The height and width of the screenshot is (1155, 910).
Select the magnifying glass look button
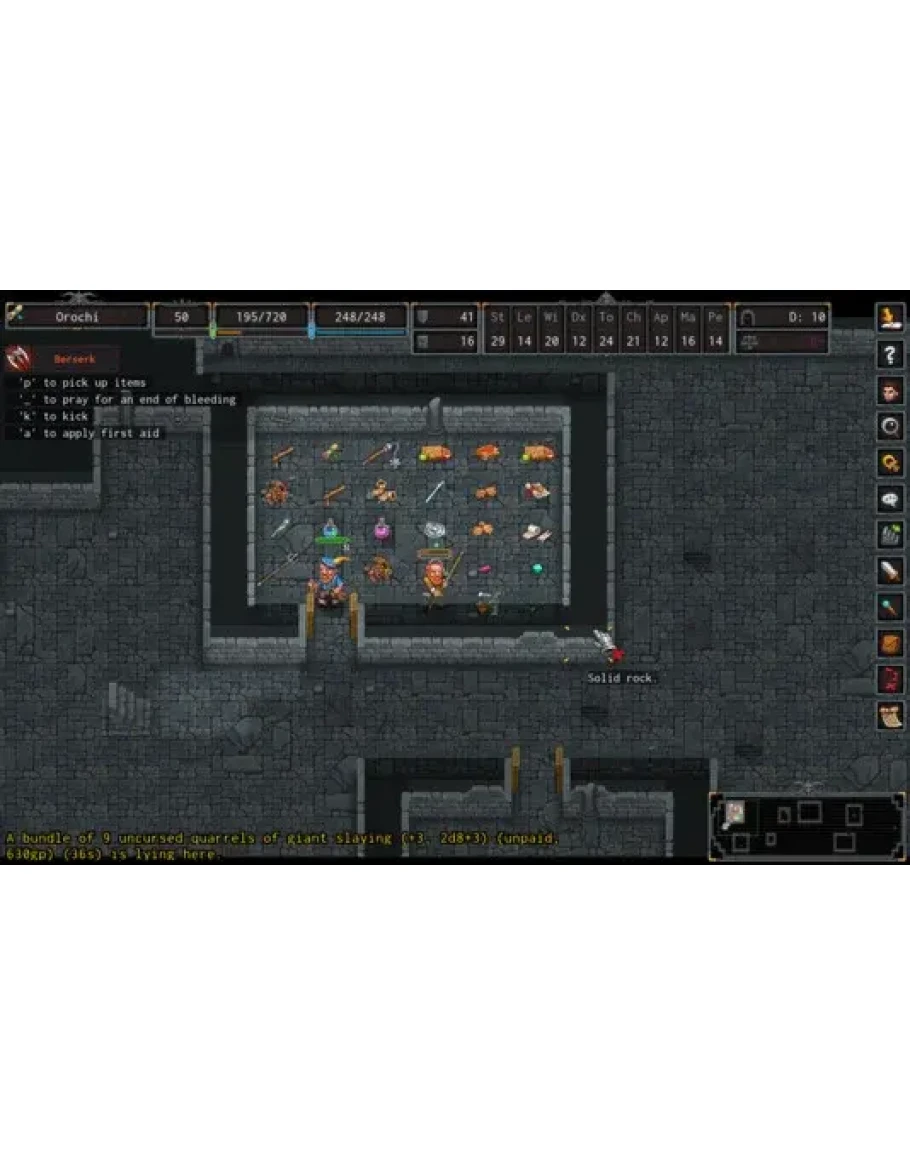point(890,426)
